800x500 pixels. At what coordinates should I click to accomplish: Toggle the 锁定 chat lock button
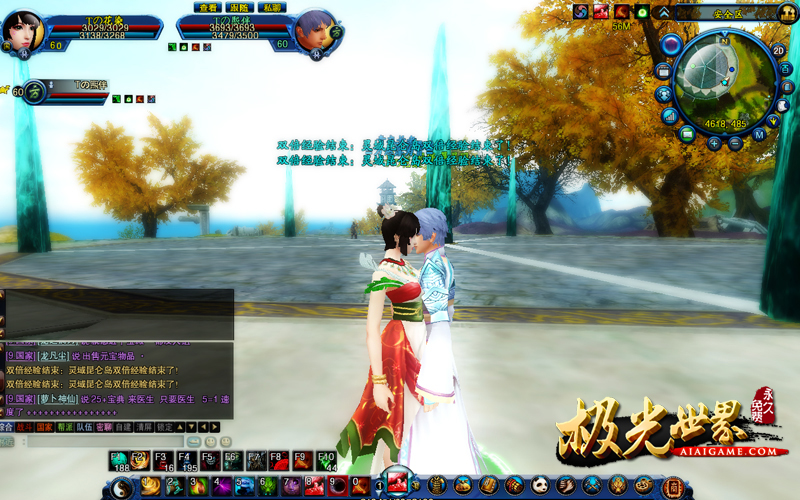click(166, 427)
